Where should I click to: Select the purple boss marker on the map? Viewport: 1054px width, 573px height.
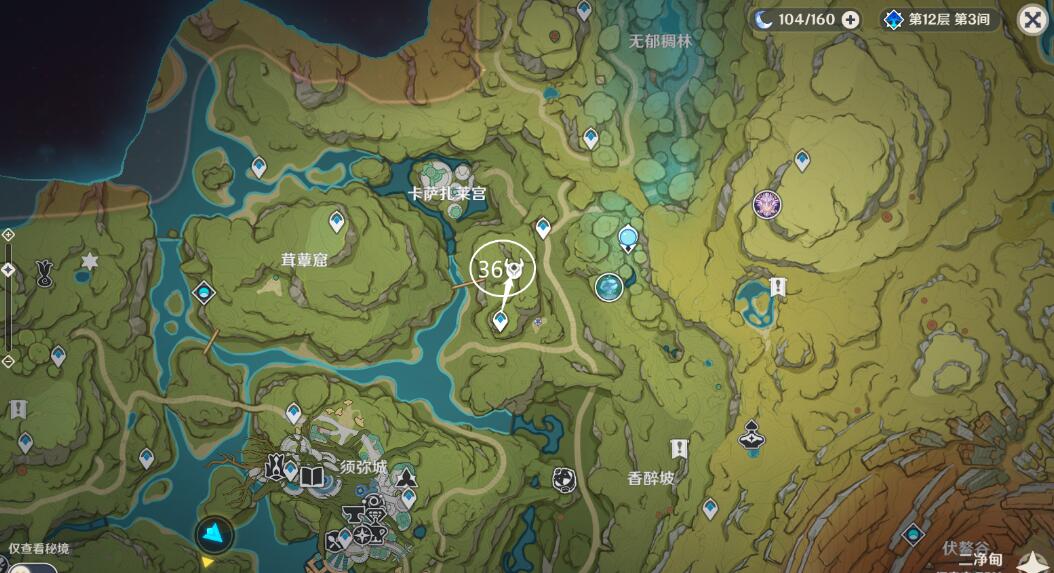[x=767, y=204]
